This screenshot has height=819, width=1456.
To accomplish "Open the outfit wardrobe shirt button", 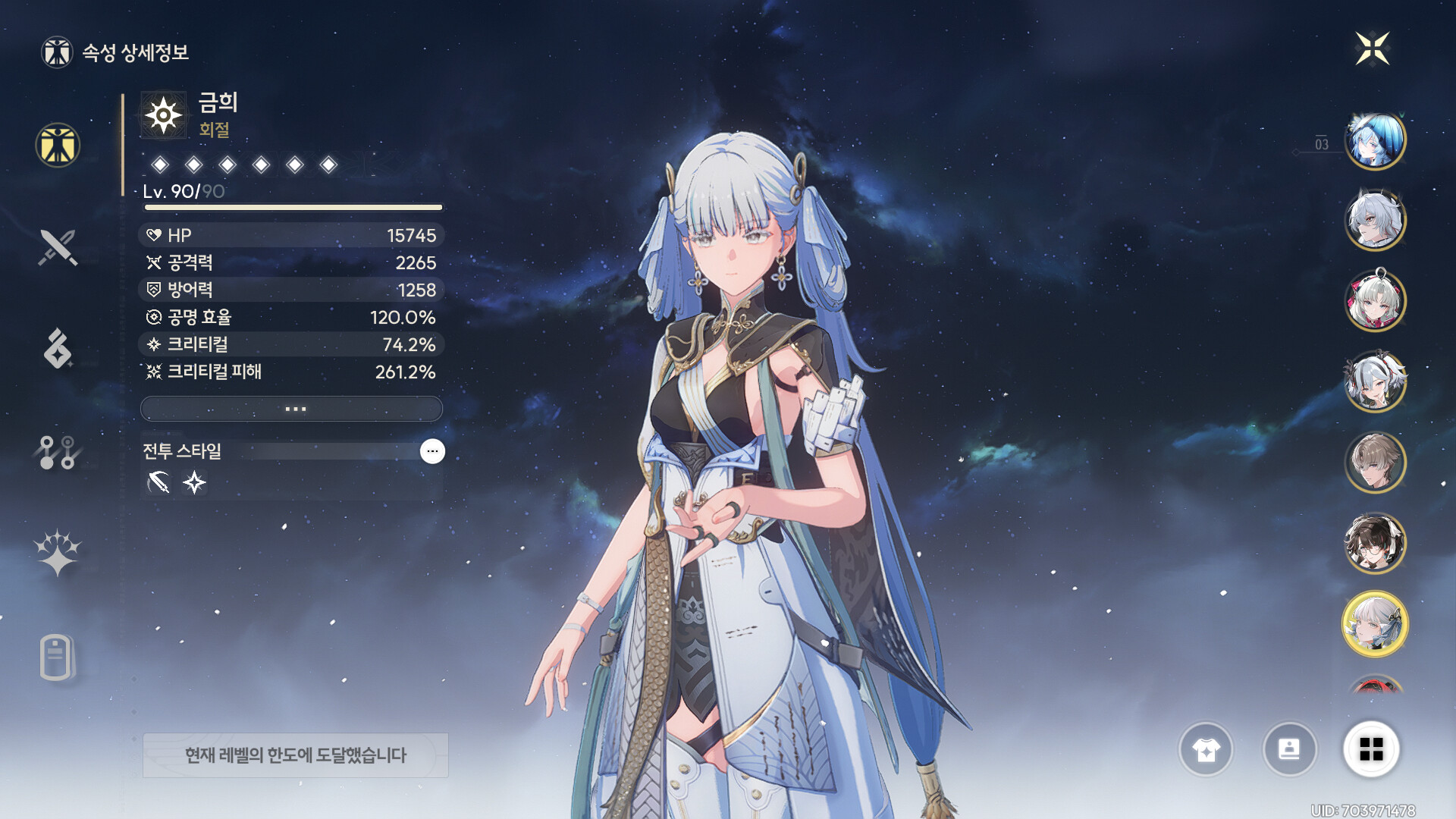I will click(1206, 750).
